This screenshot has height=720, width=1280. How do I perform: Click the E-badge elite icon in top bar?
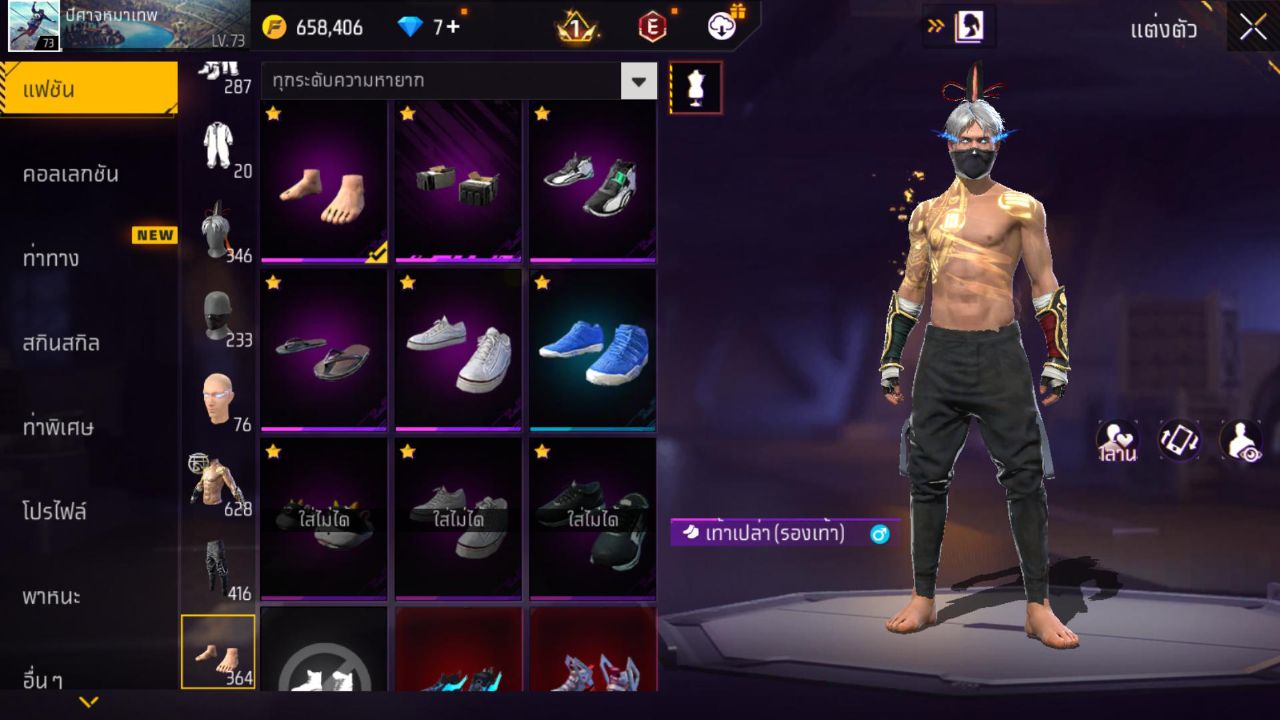655,27
